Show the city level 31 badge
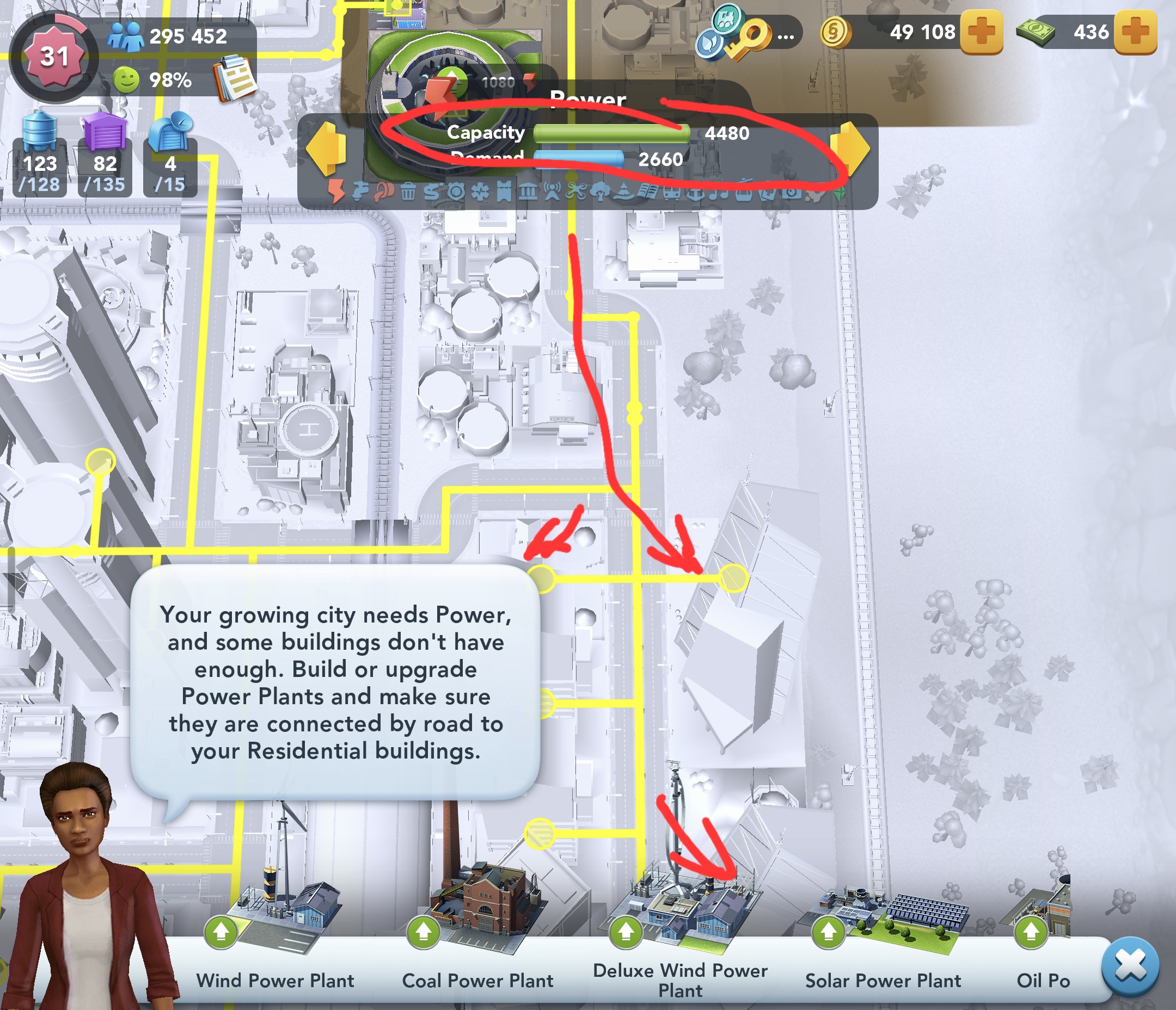The width and height of the screenshot is (1176, 1010). 54,57
